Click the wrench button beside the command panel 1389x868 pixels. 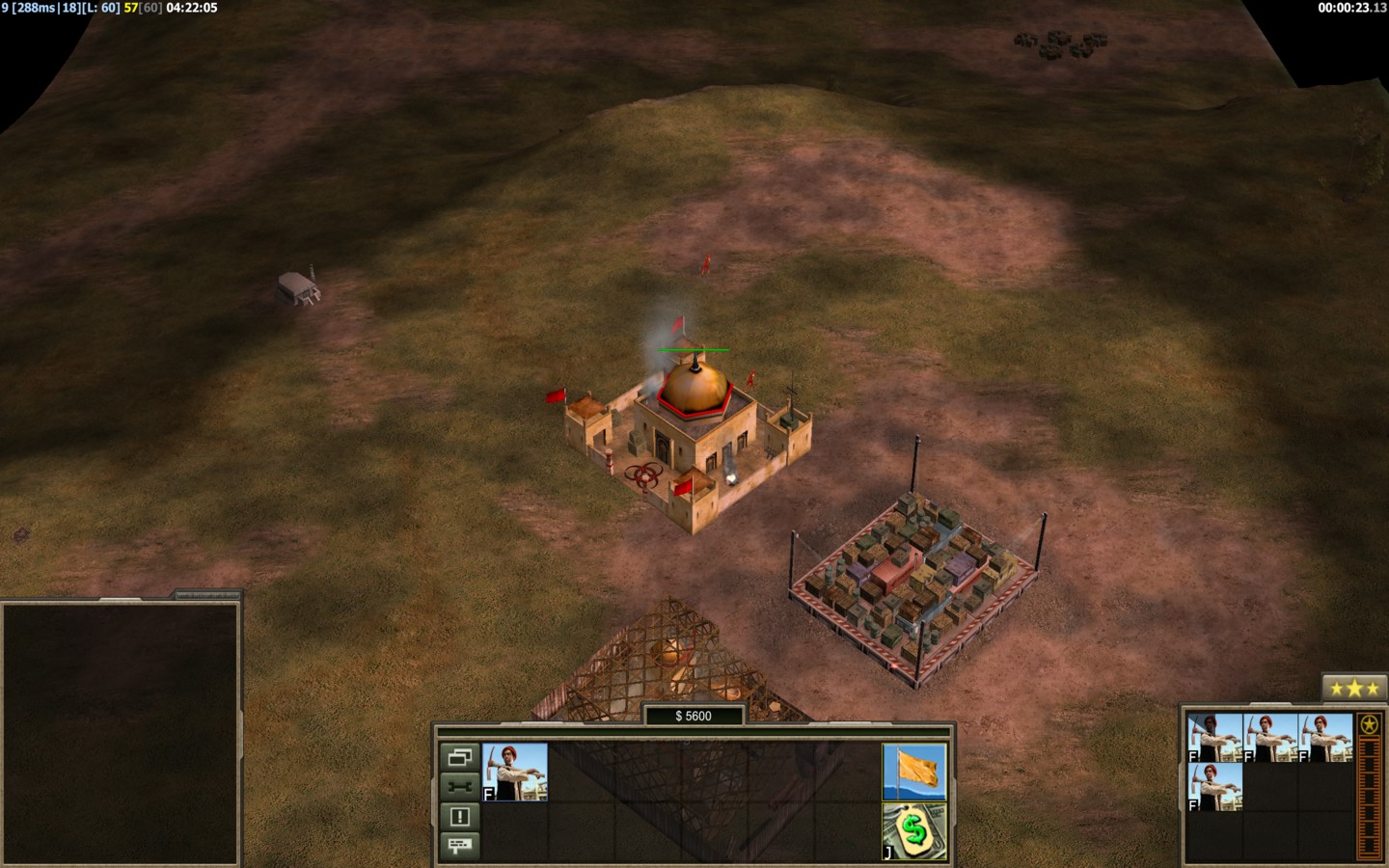(x=459, y=787)
